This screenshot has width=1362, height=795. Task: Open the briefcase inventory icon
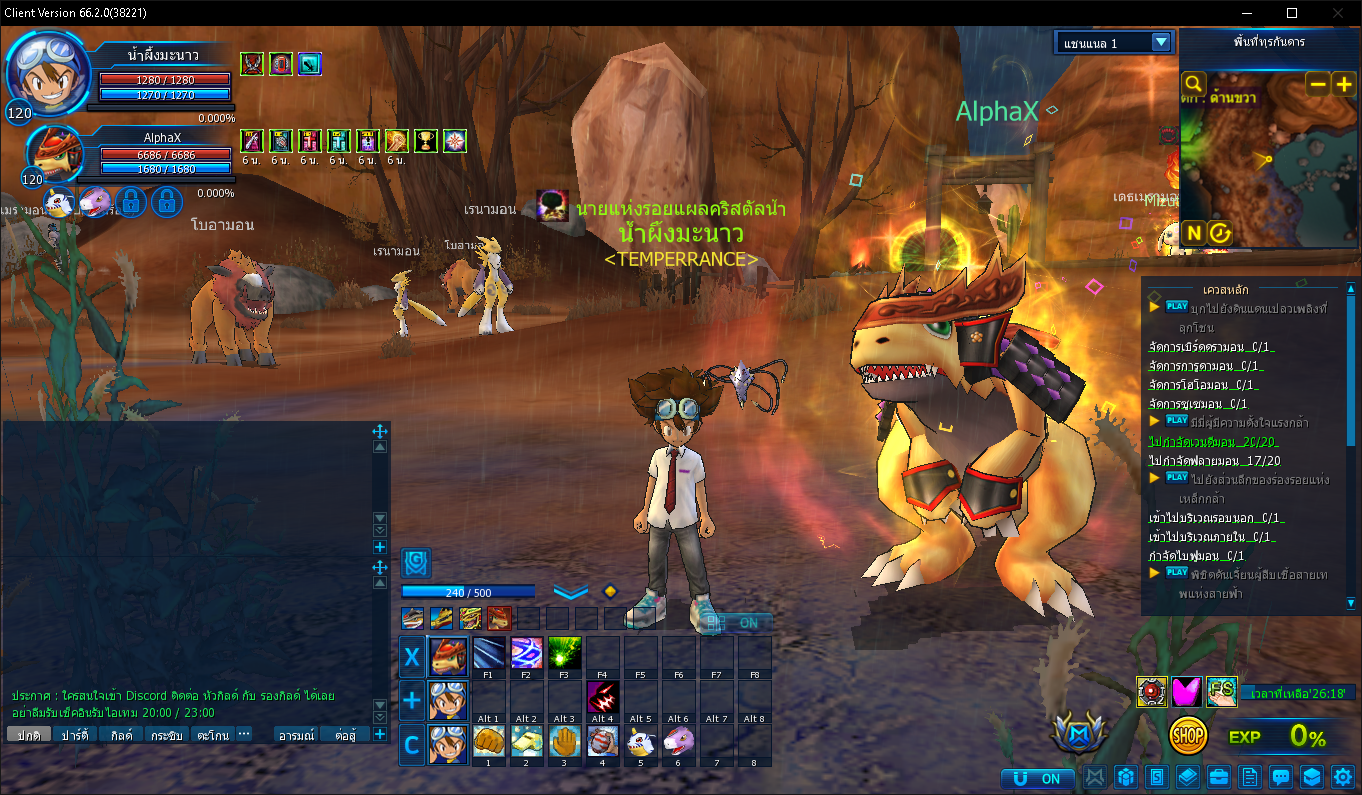(x=1219, y=777)
